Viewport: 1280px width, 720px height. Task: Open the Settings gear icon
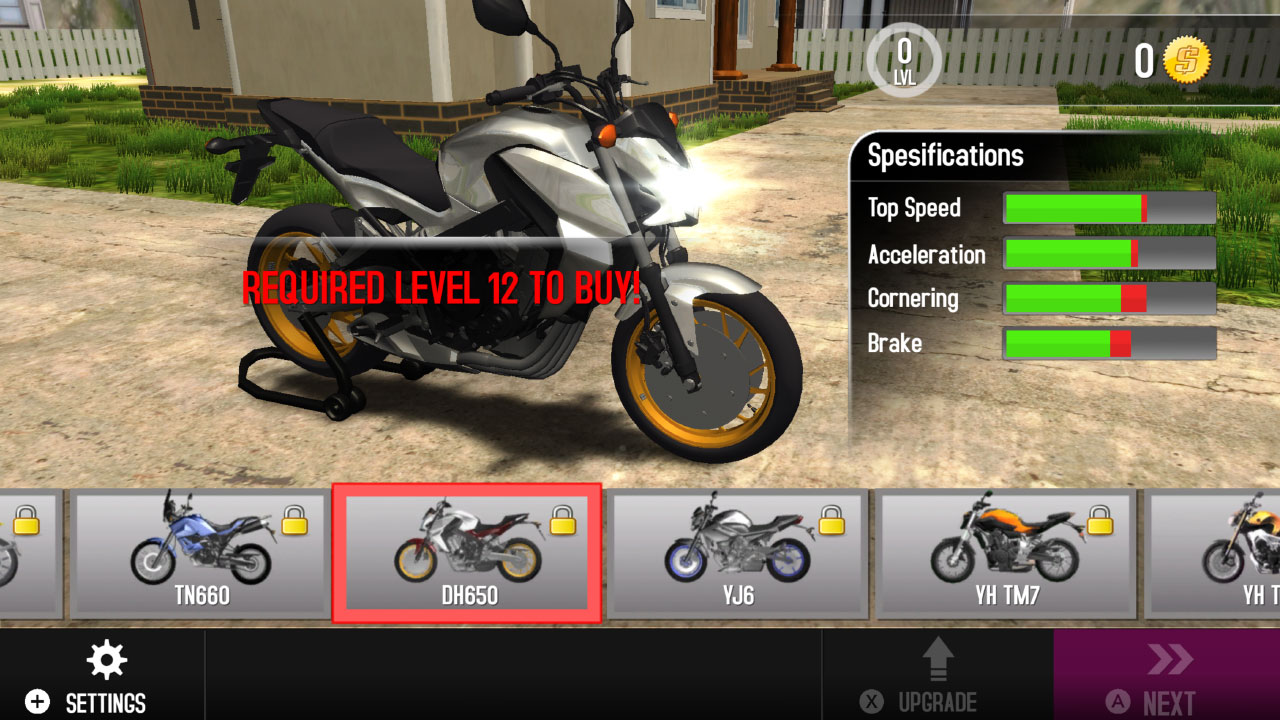pos(107,660)
